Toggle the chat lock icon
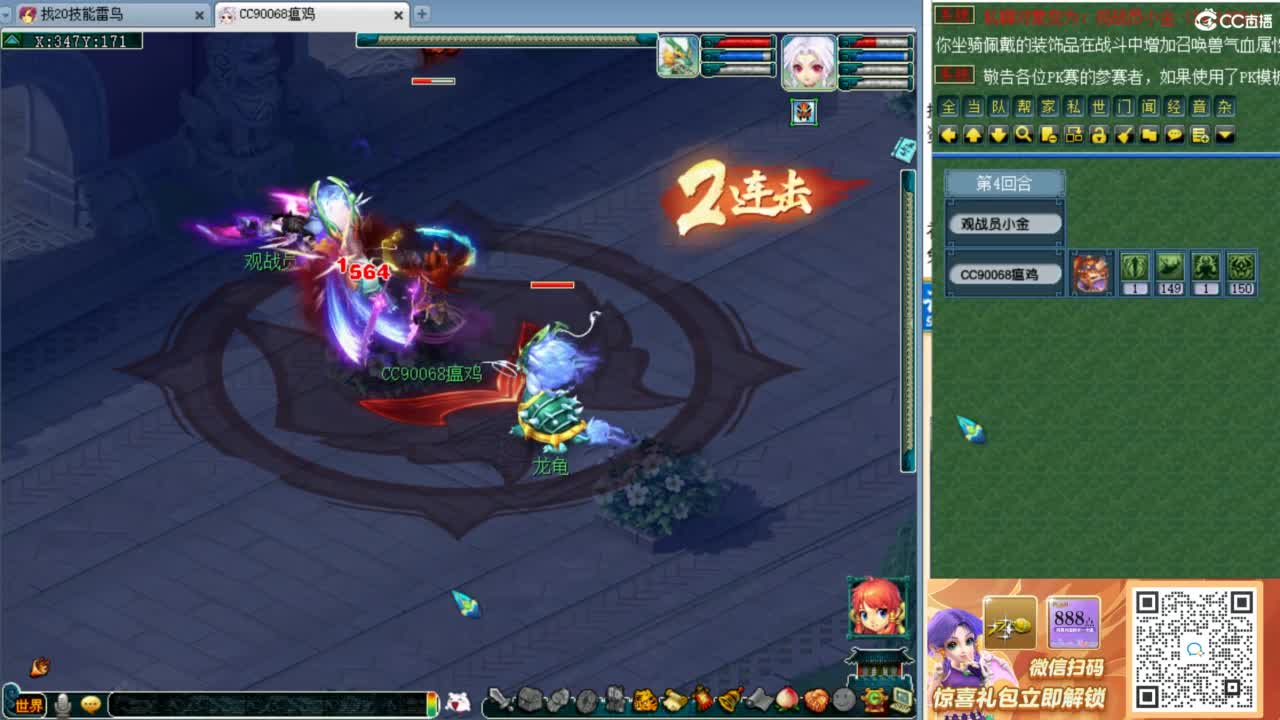Viewport: 1280px width, 720px height. 1101,136
